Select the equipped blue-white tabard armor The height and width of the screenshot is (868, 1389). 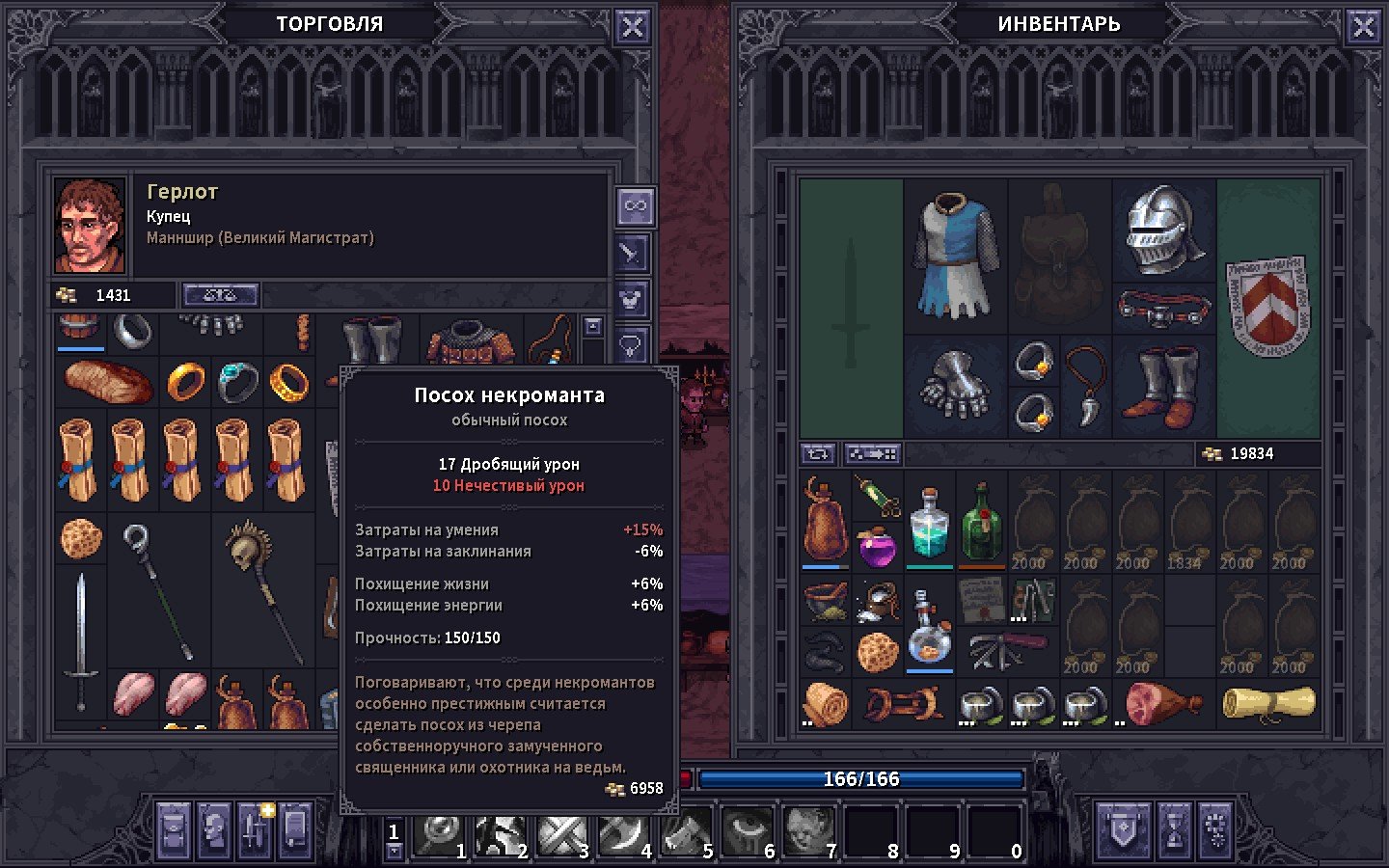coord(955,255)
